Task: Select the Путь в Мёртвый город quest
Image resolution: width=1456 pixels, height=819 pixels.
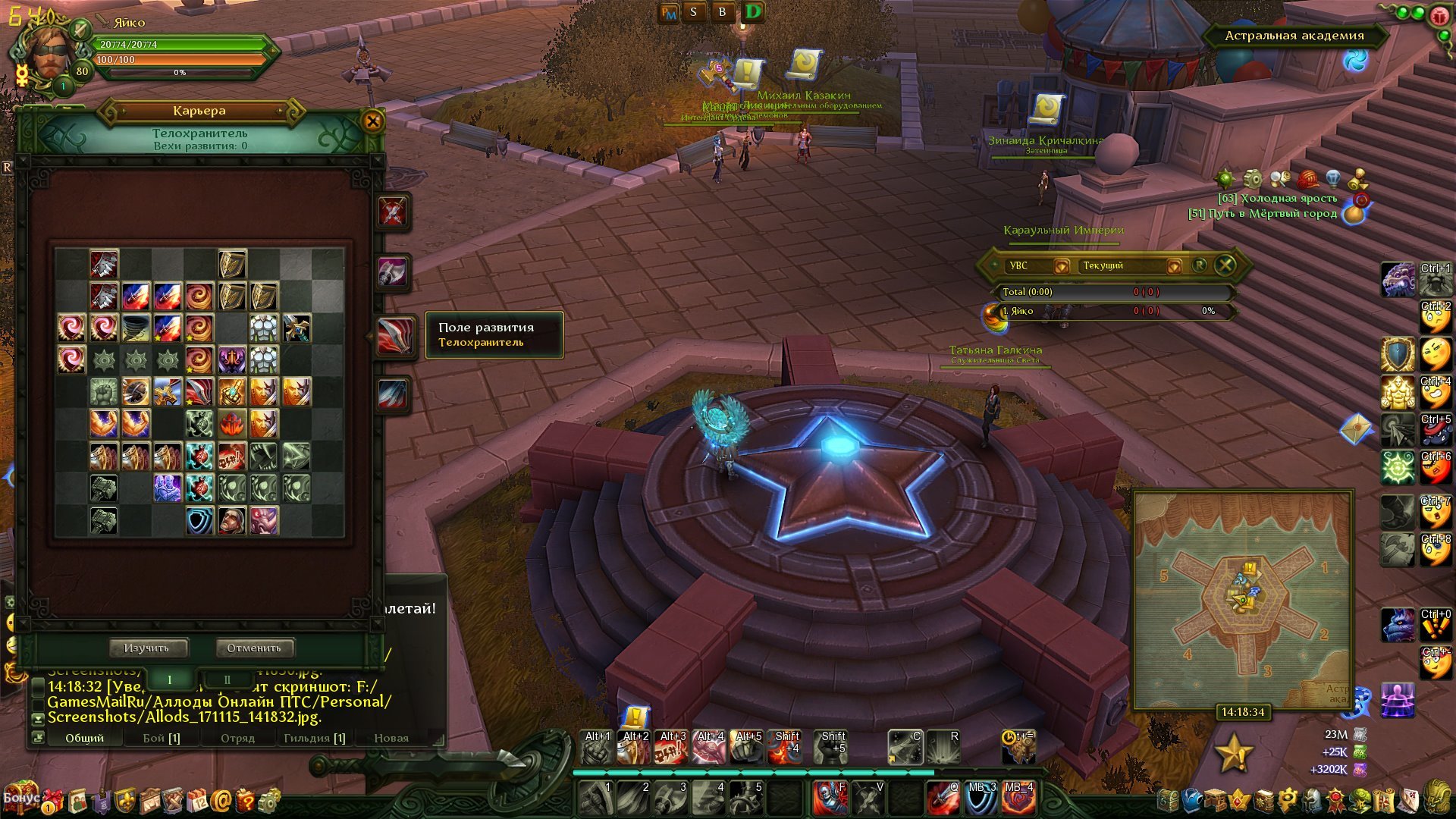Action: 1263,214
